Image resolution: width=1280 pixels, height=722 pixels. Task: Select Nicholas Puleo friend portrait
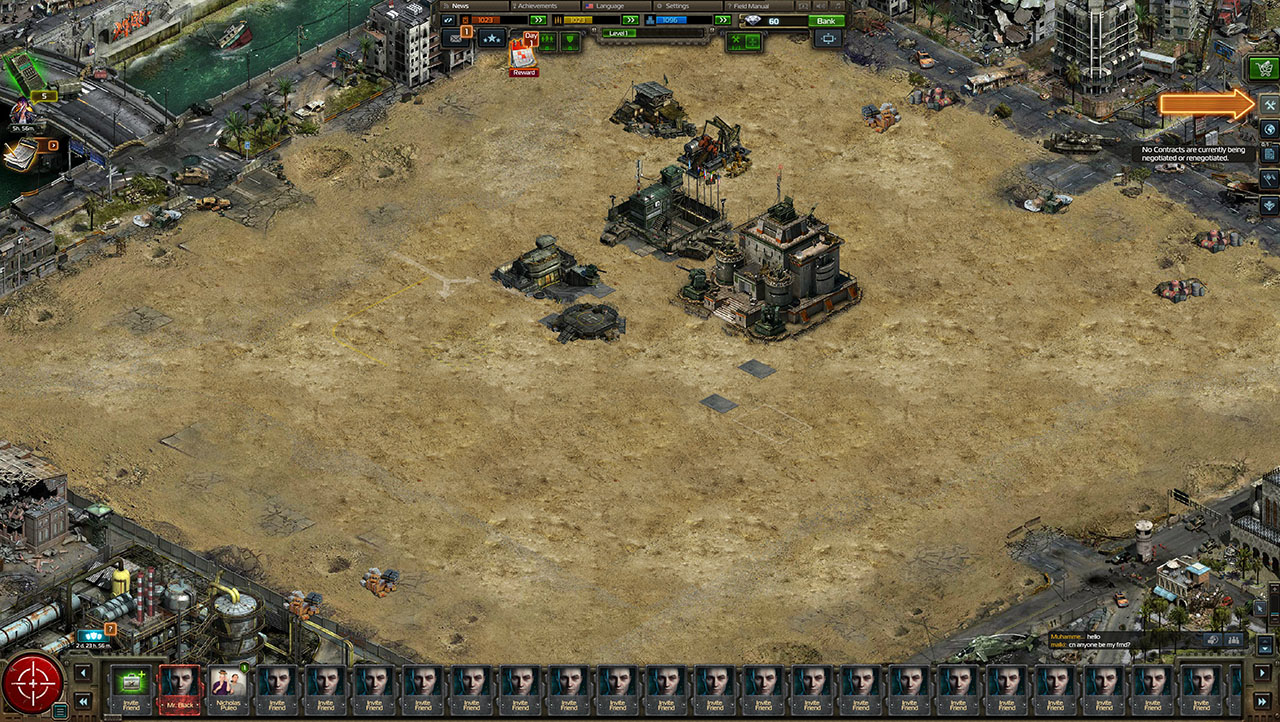228,688
